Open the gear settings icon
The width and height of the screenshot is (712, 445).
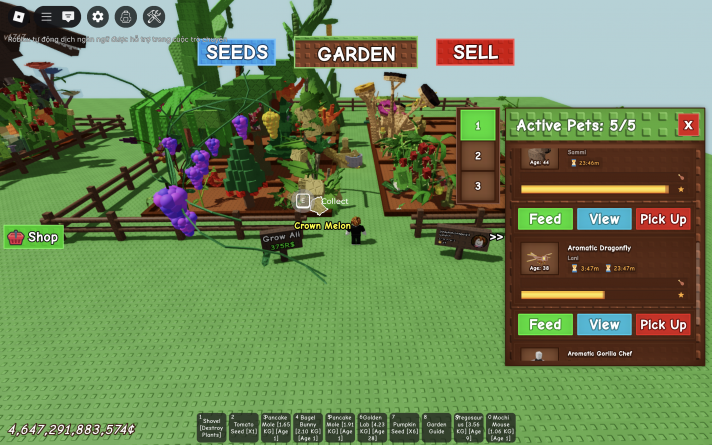point(97,16)
